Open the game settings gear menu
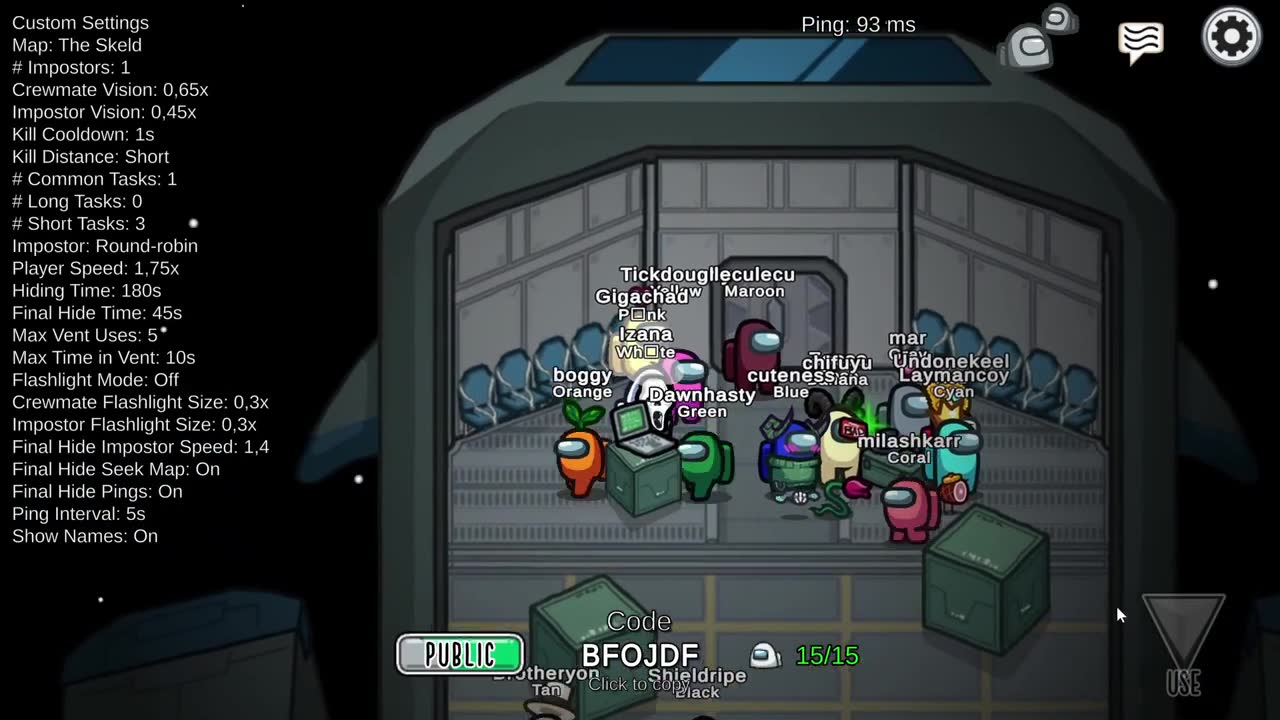Image resolution: width=1280 pixels, height=720 pixels. tap(1231, 36)
